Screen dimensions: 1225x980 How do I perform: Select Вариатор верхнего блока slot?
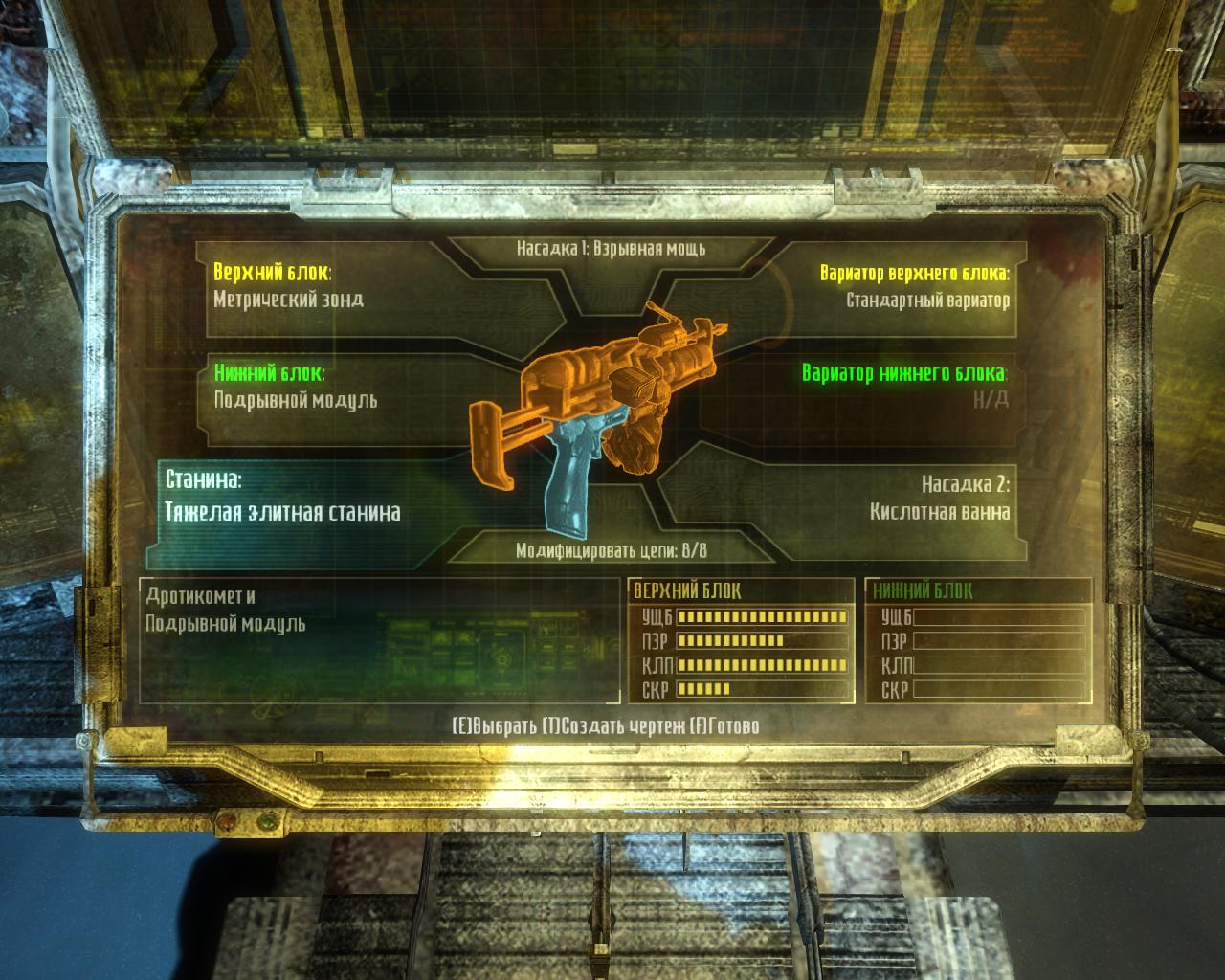pyautogui.click(x=900, y=286)
